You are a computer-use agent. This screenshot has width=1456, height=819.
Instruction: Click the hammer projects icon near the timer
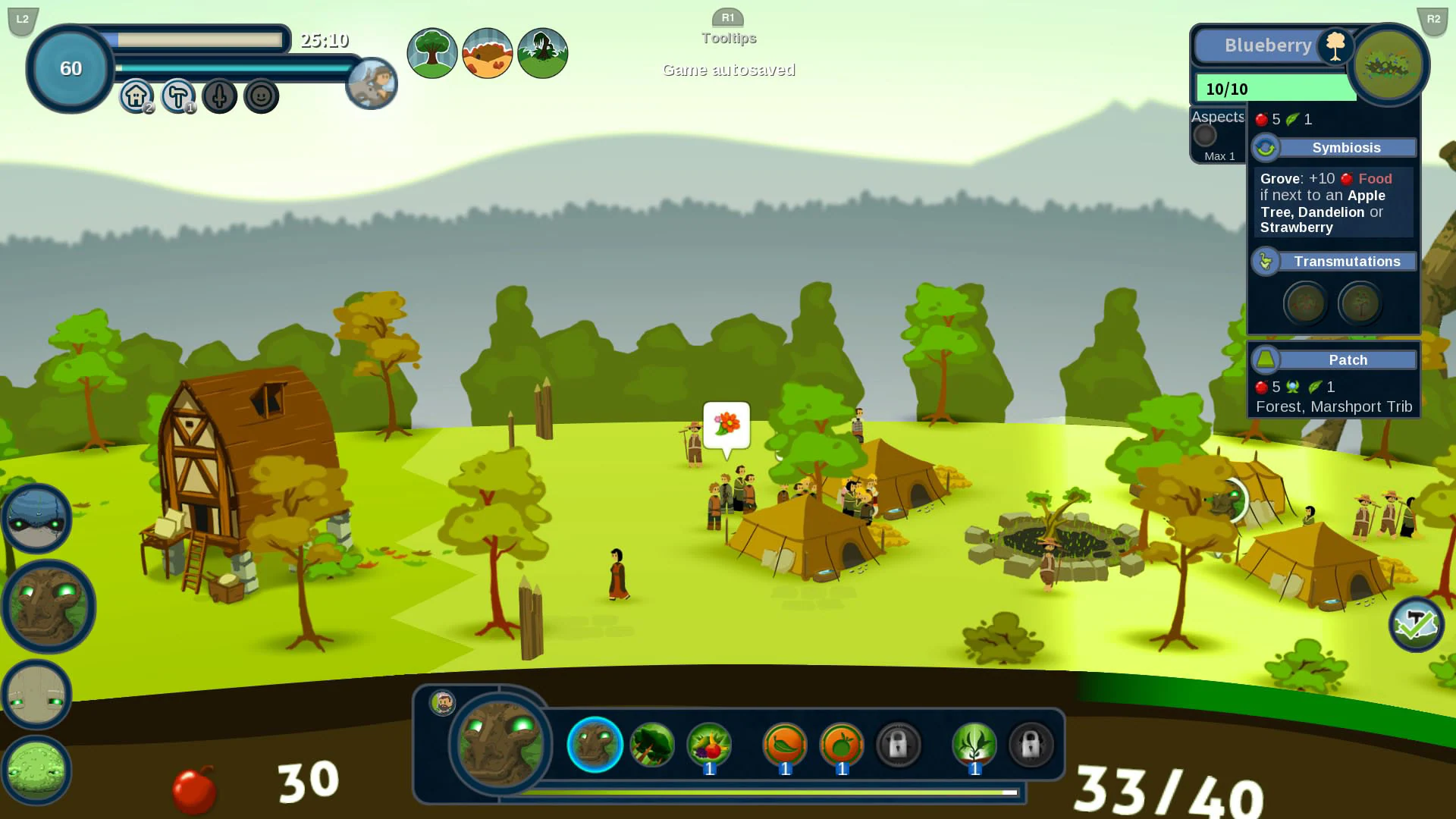(177, 96)
